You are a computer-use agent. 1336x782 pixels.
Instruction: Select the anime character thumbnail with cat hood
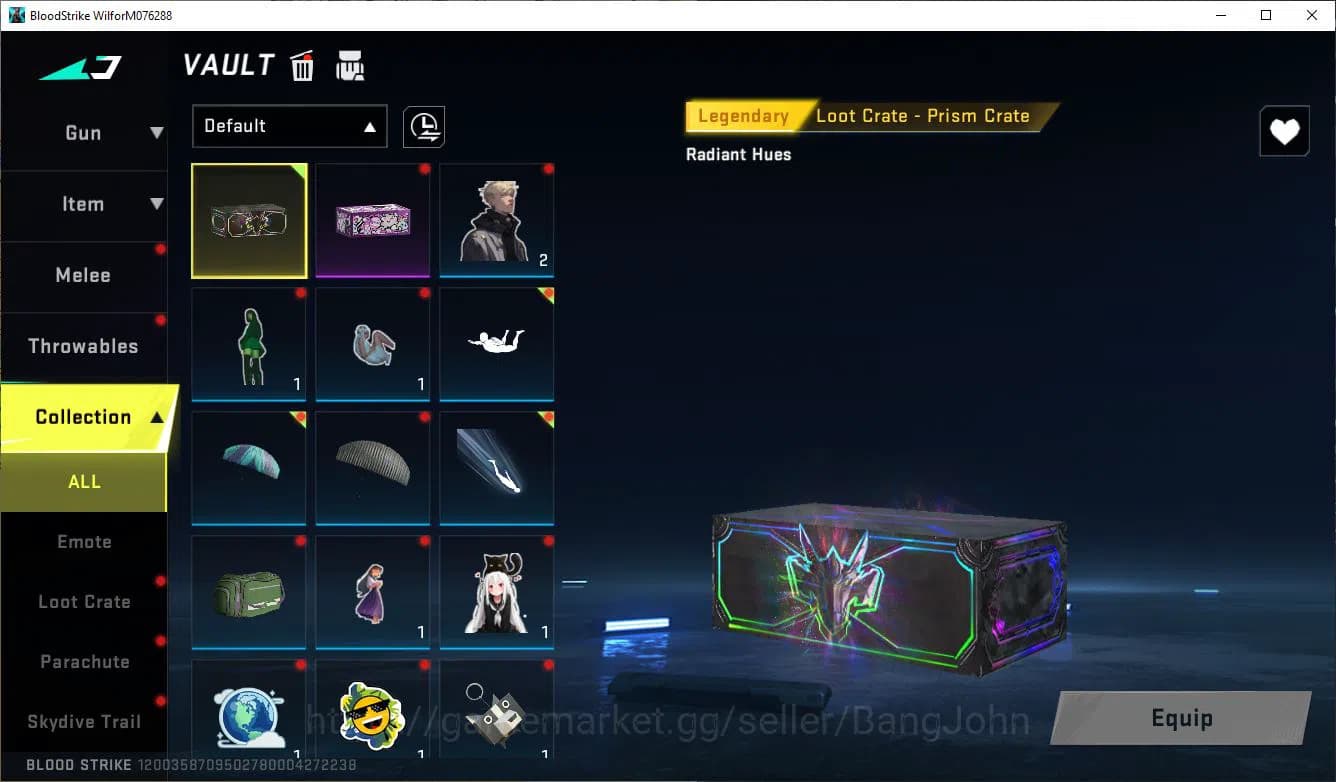[496, 590]
